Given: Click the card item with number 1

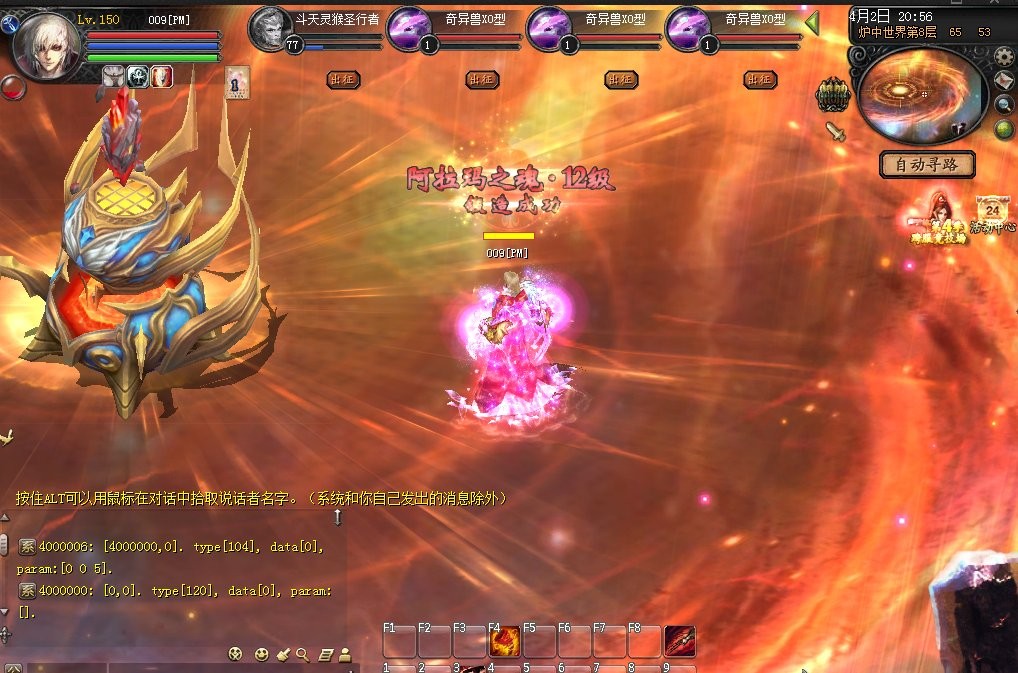Looking at the screenshot, I should pos(237,81).
